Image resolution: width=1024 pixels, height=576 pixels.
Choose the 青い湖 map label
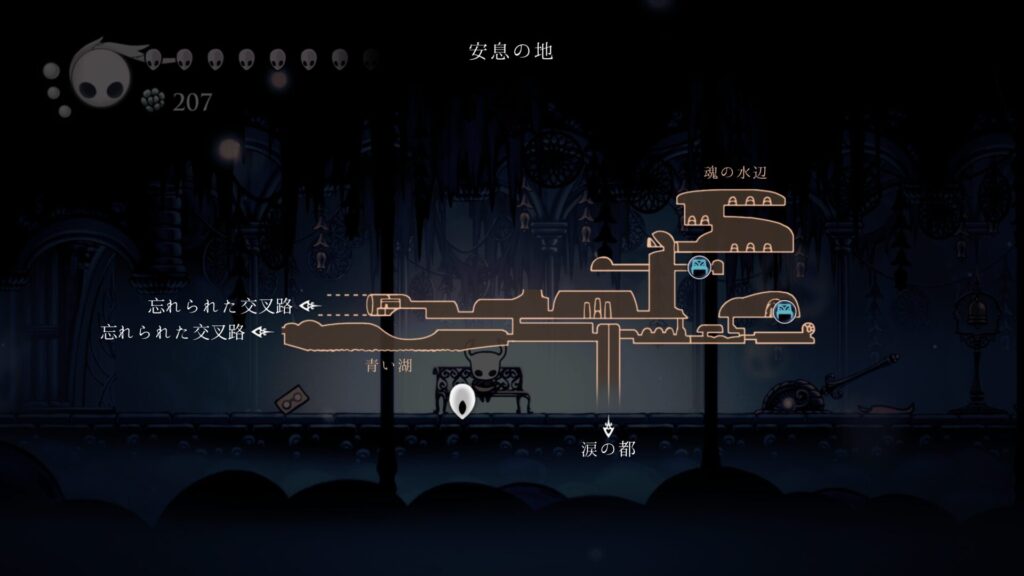[389, 367]
